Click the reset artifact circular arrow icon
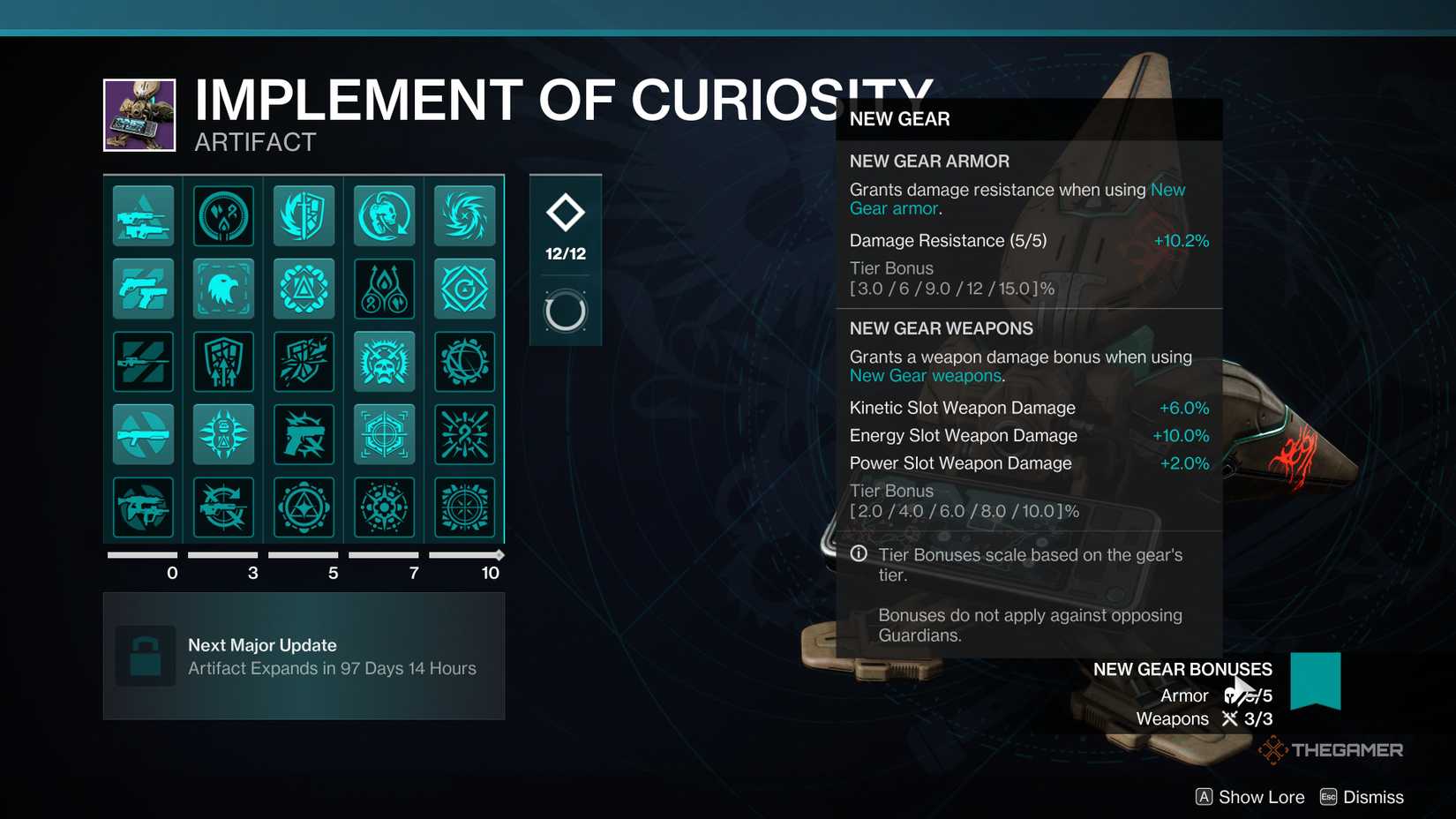Screen dimensions: 1456x819 (x=565, y=311)
